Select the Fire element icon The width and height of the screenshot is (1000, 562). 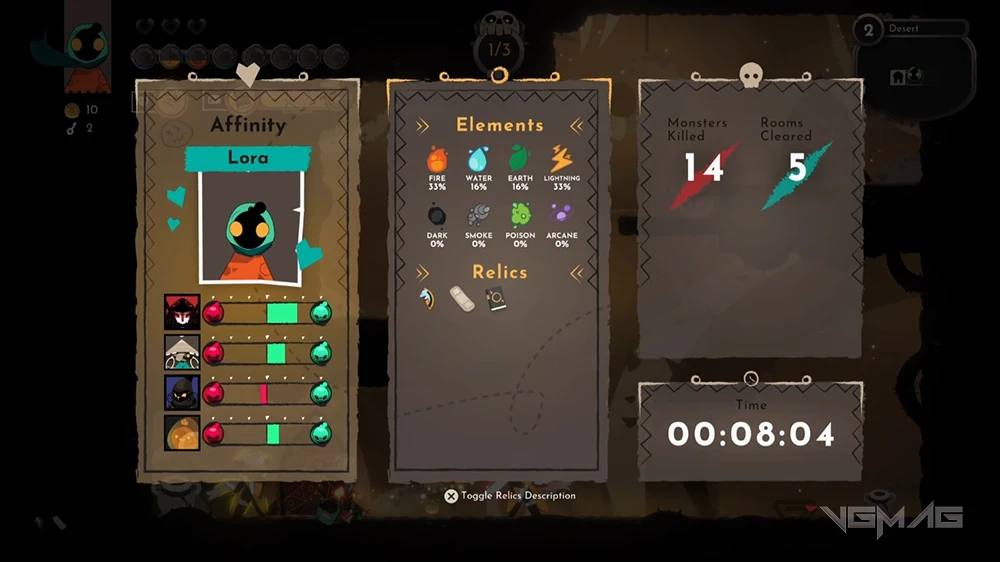(437, 159)
